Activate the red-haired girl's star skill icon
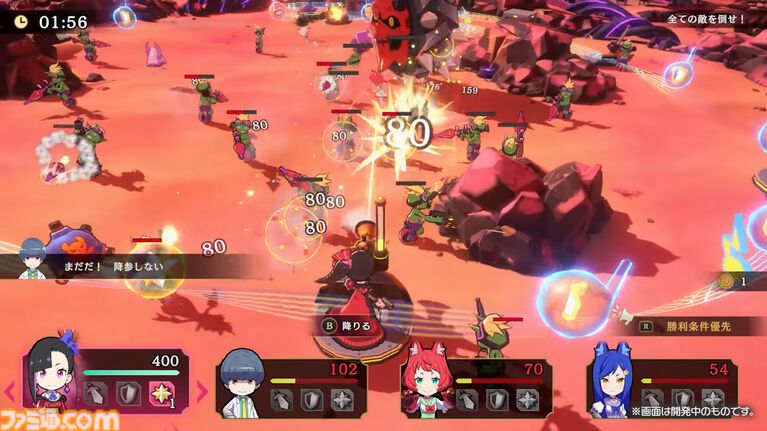 coord(528,399)
